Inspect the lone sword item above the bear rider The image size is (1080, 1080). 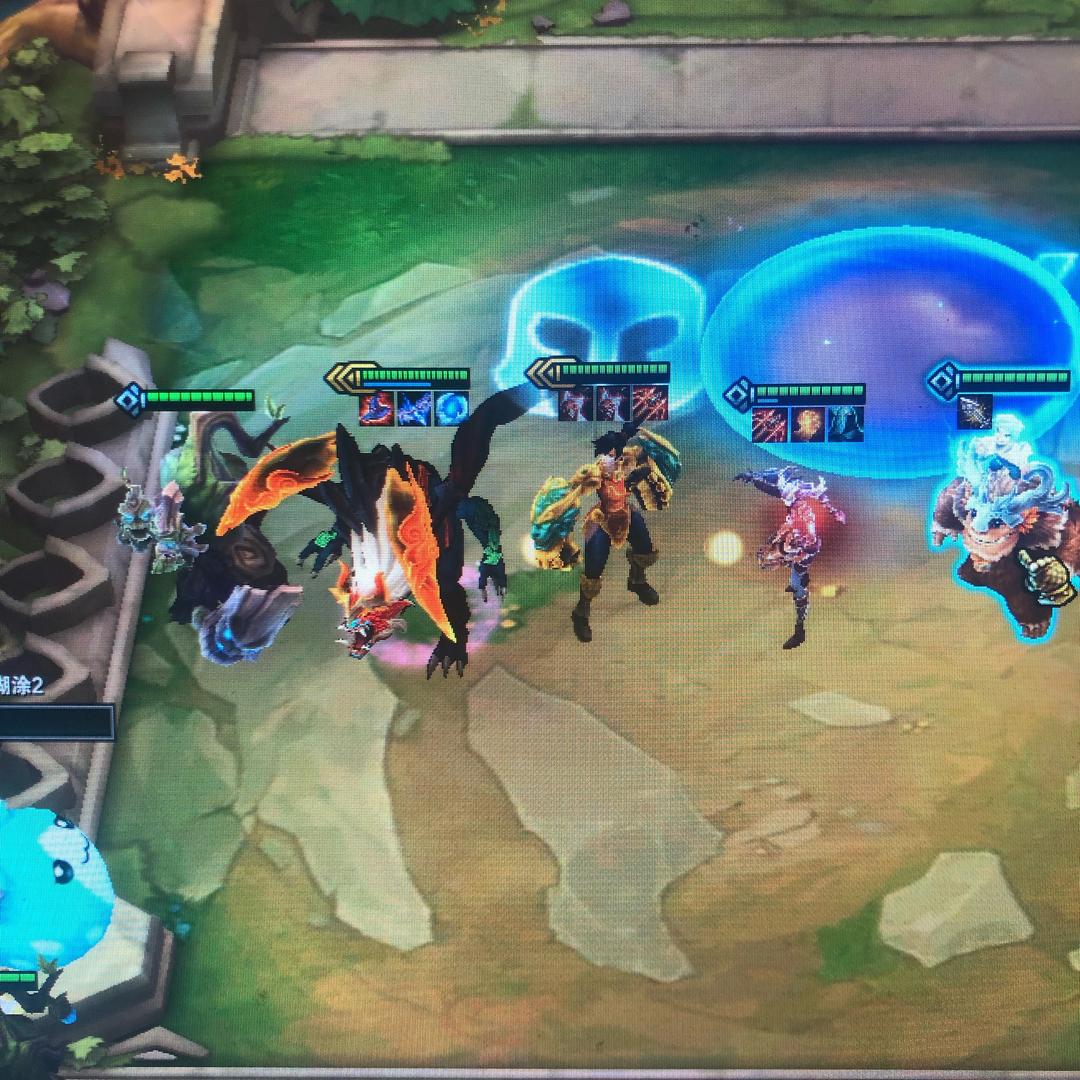(974, 412)
